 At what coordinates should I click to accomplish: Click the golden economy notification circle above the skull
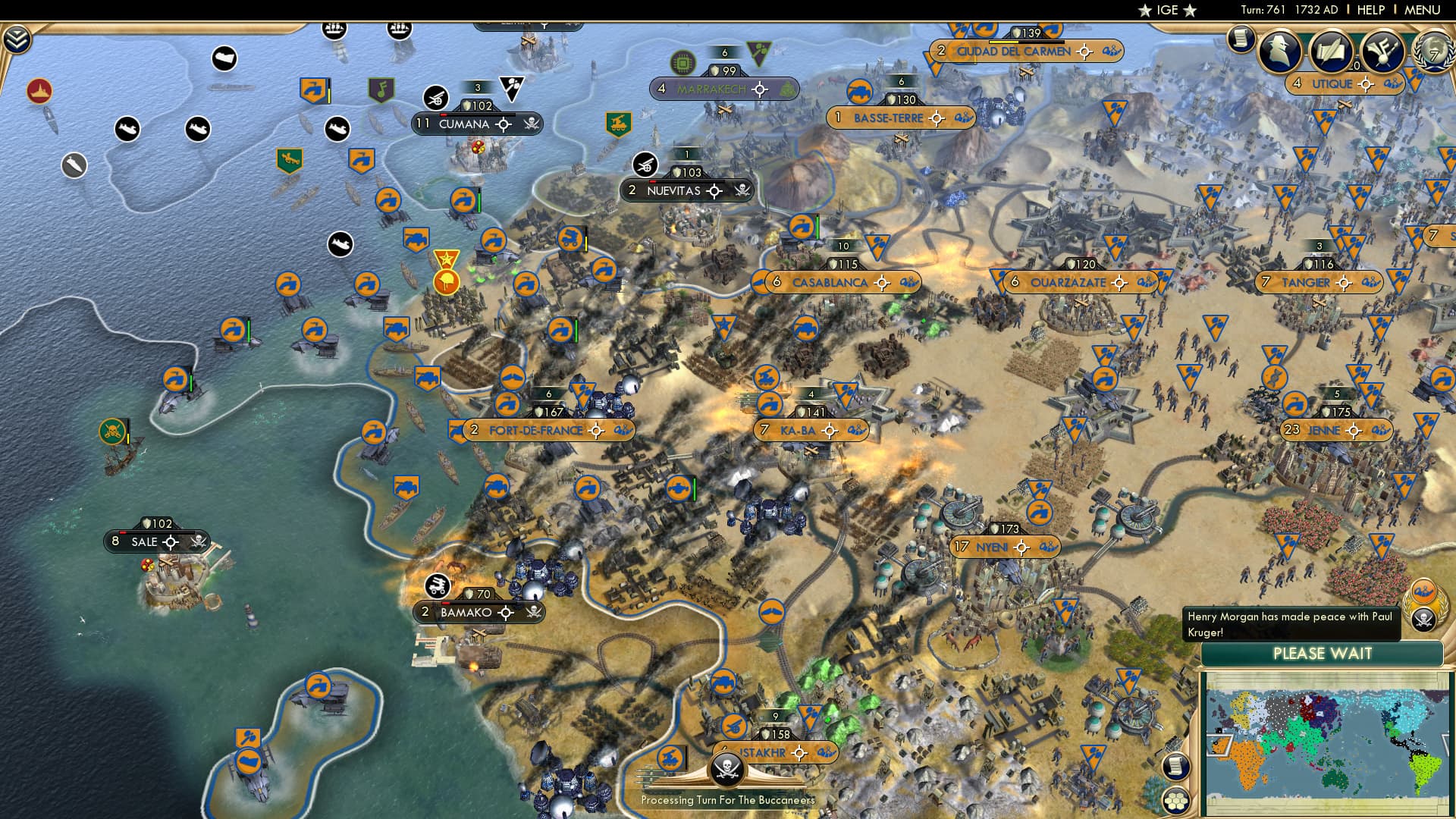point(1423,591)
